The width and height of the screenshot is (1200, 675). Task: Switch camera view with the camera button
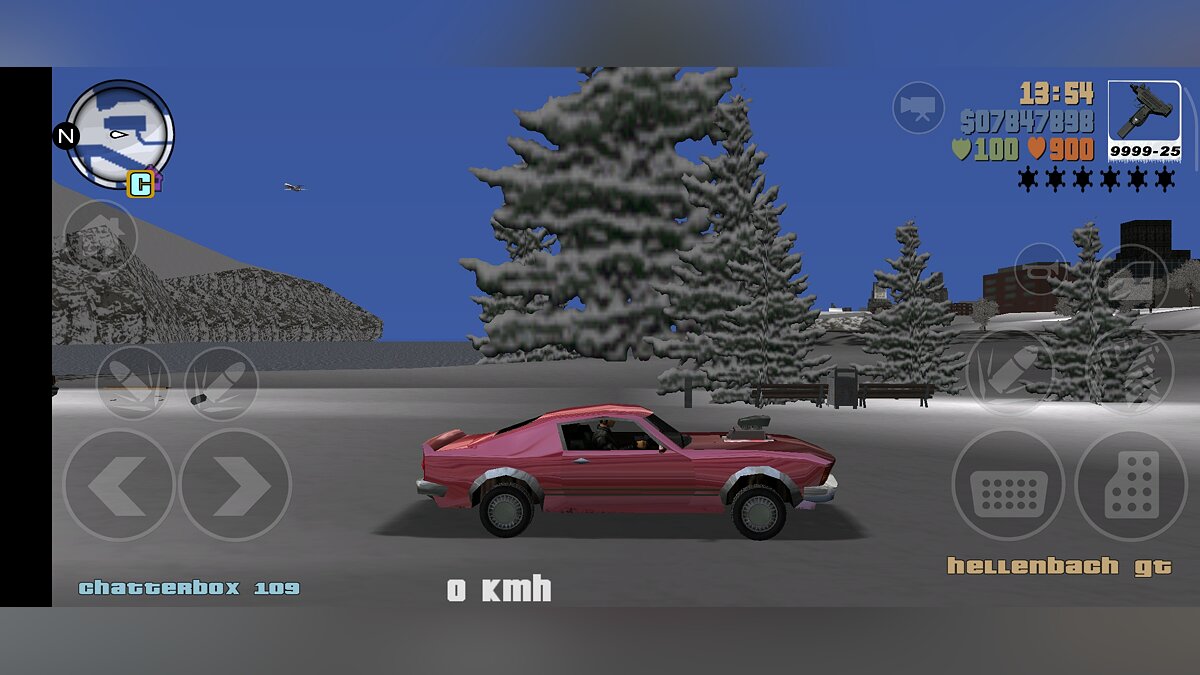(x=918, y=107)
